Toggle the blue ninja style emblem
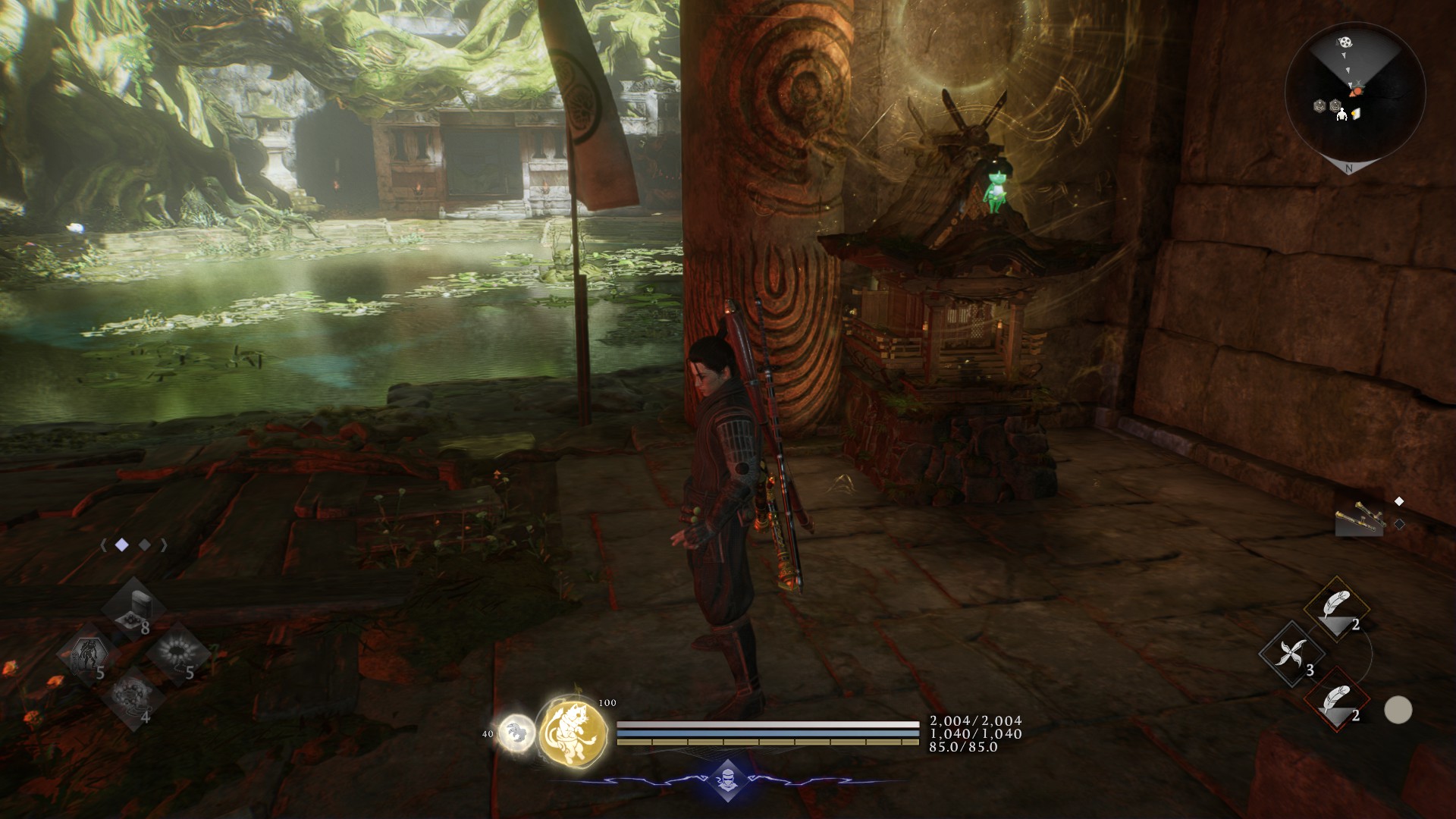This screenshot has width=1456, height=819. 727,781
